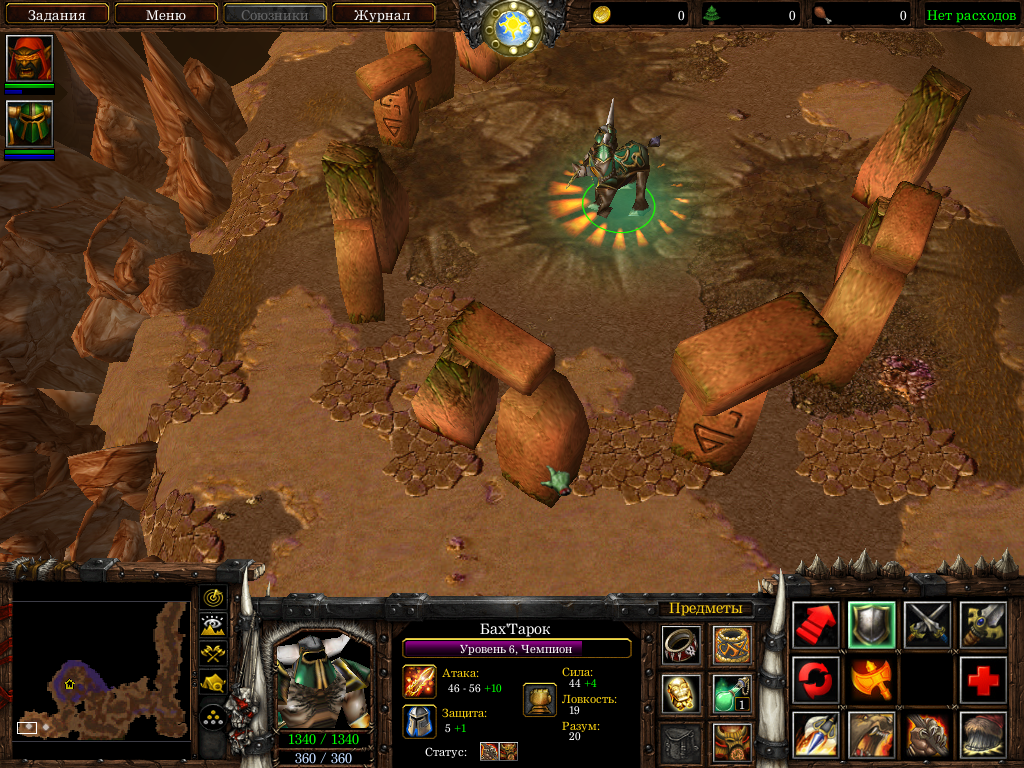Choose the crossed swords Hold Position command
Image resolution: width=1024 pixels, height=768 pixels.
pyautogui.click(x=927, y=625)
